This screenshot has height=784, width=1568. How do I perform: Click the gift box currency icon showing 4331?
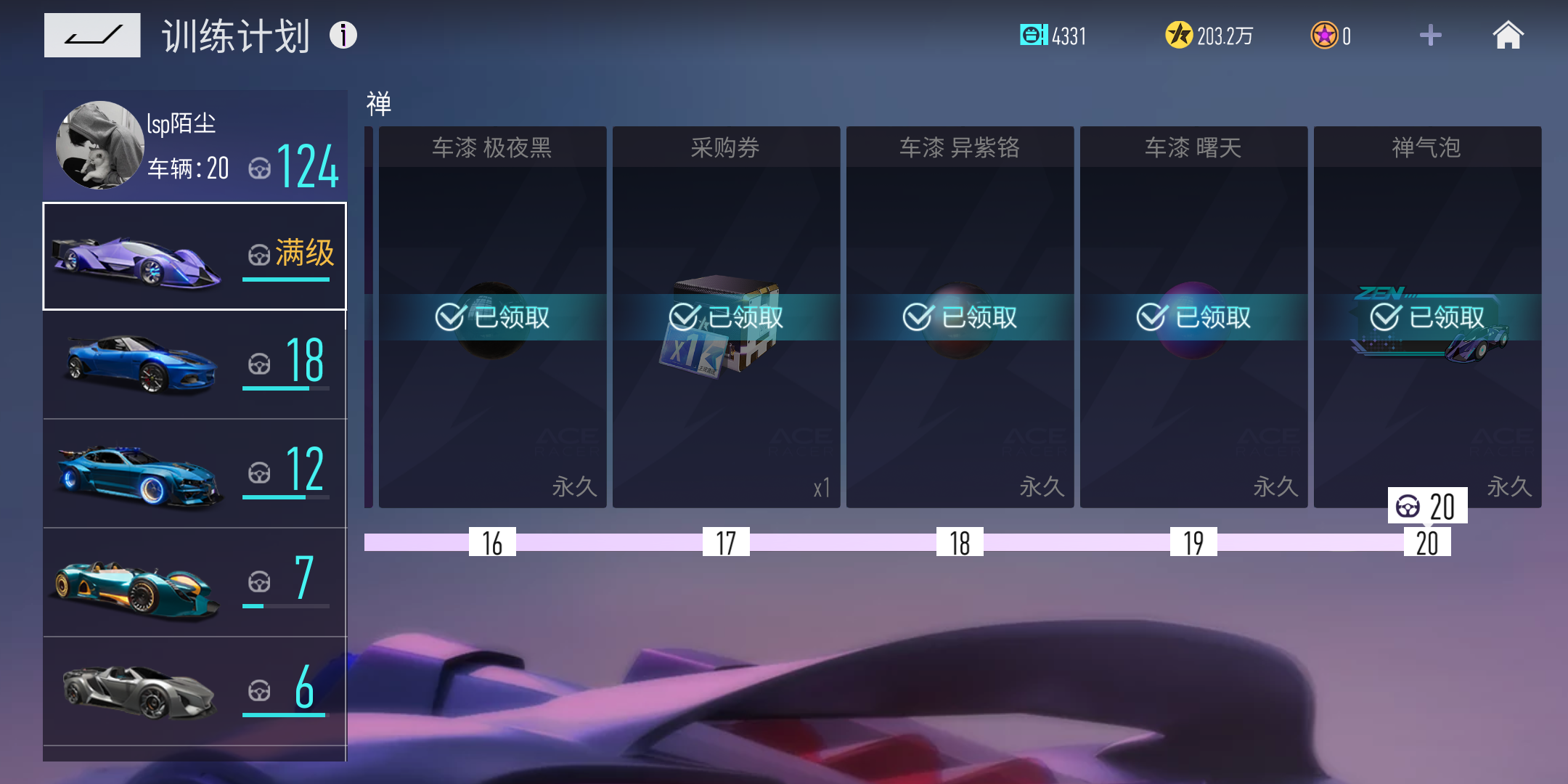1034,34
